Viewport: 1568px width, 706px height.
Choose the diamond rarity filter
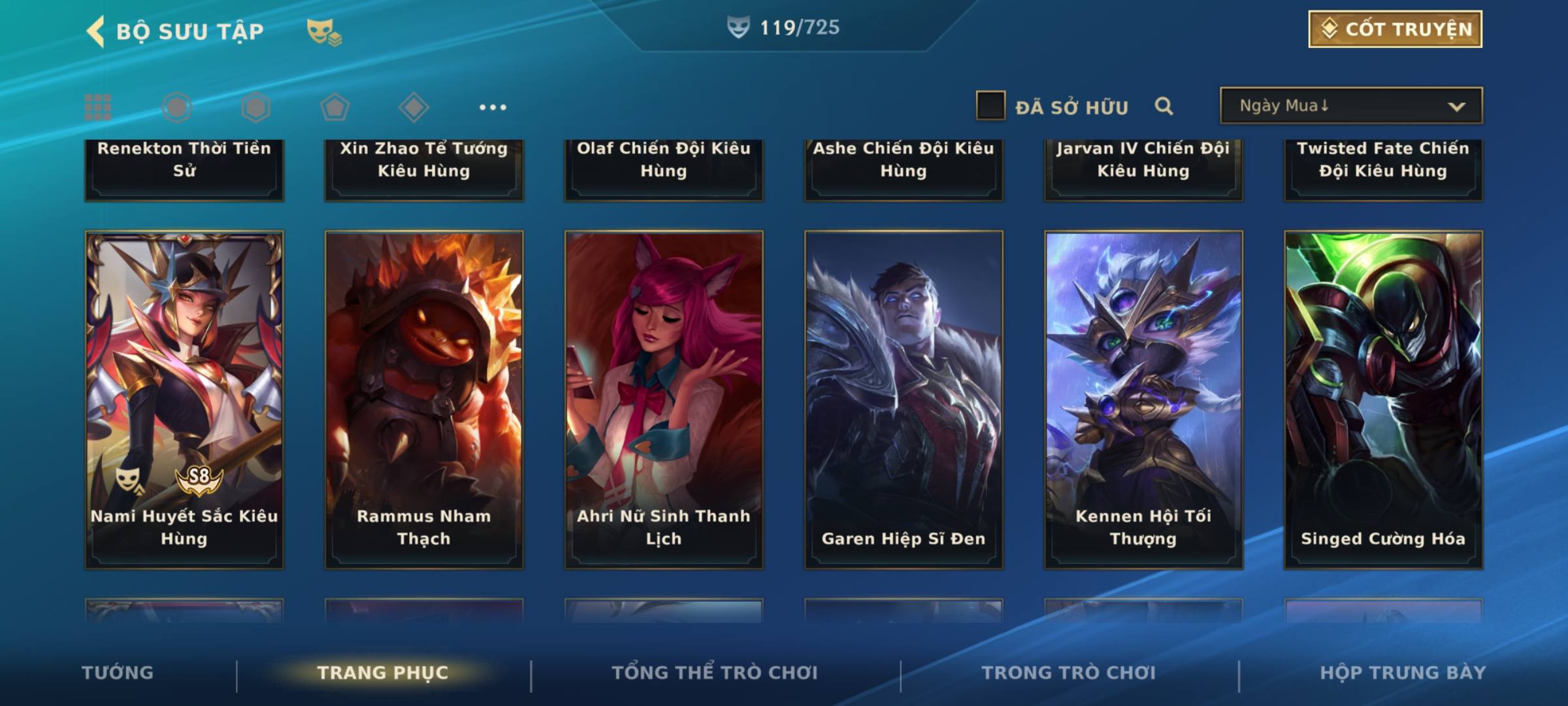tap(414, 107)
